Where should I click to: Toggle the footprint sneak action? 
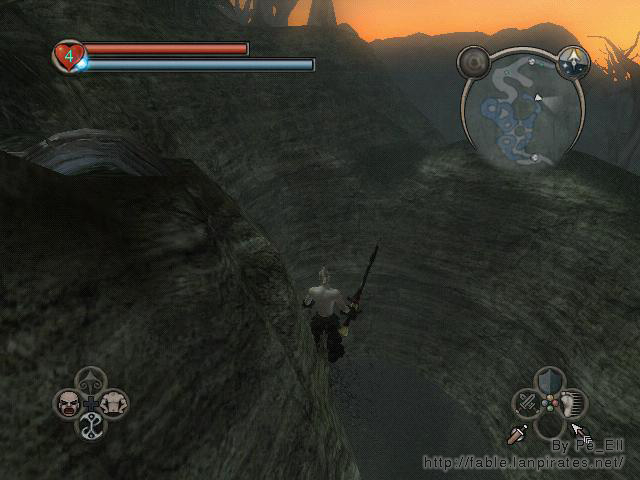pos(571,403)
